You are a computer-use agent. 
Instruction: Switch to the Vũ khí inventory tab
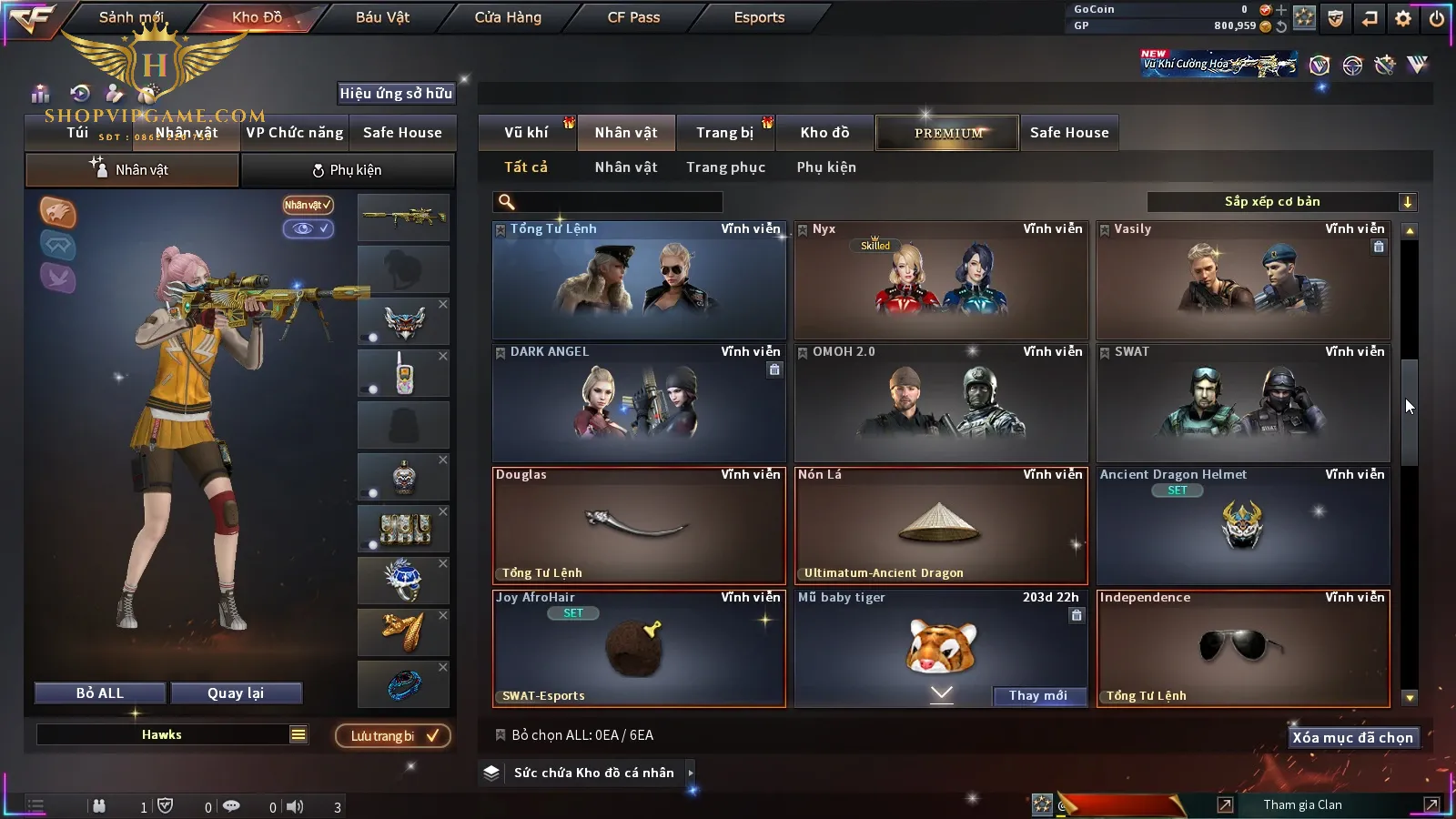526,133
